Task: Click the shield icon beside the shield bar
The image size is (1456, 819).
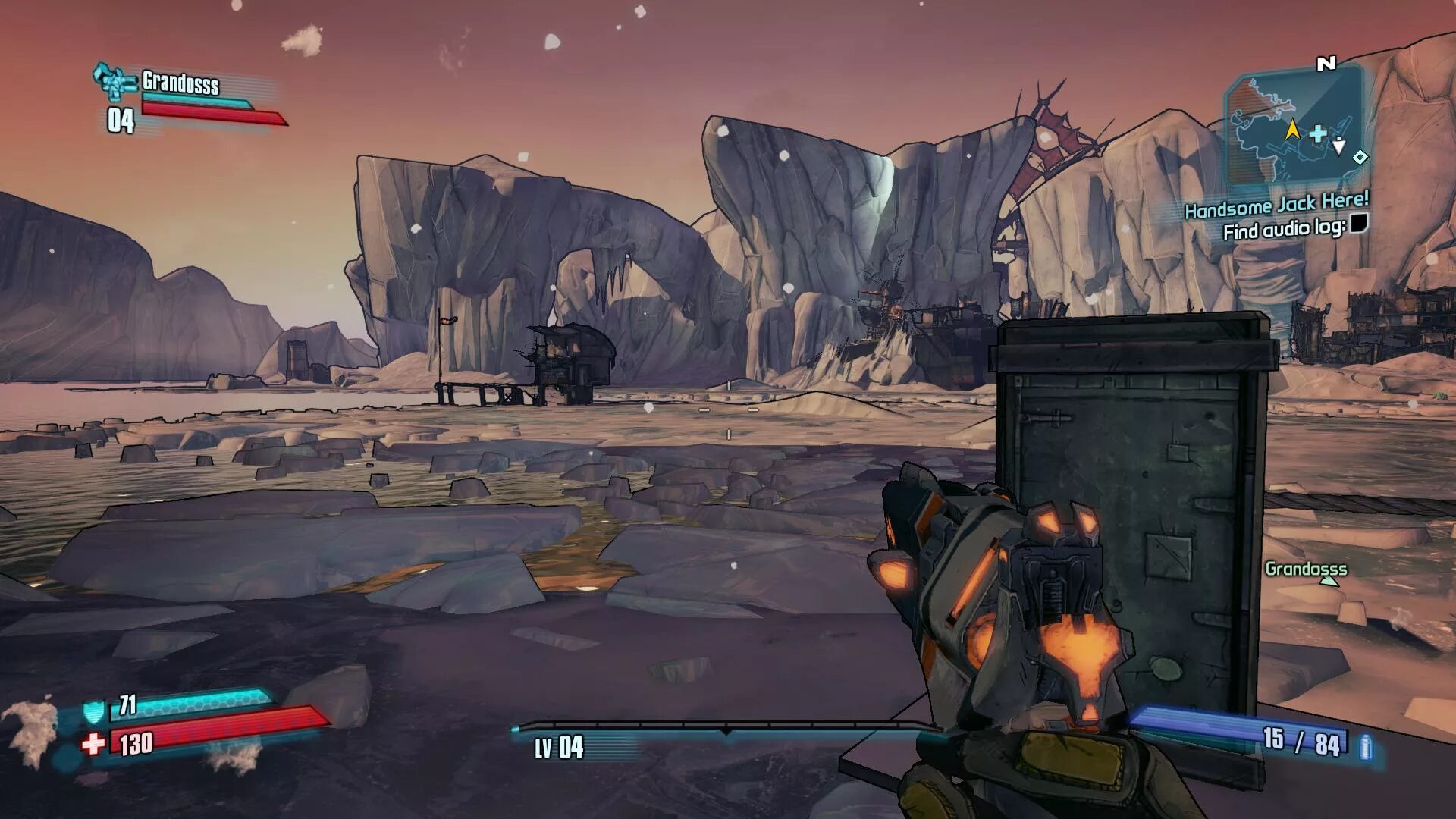Action: pos(93,711)
